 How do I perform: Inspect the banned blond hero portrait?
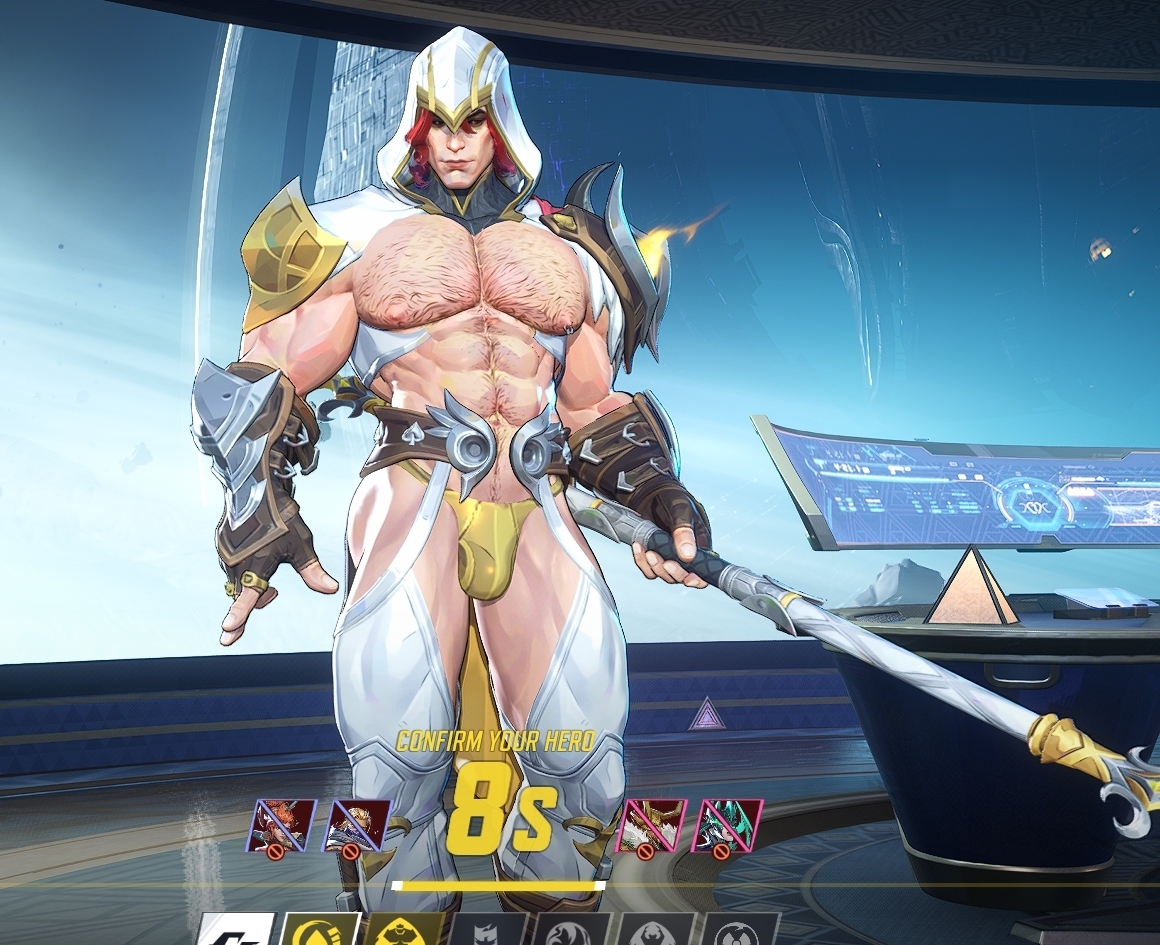(356, 825)
